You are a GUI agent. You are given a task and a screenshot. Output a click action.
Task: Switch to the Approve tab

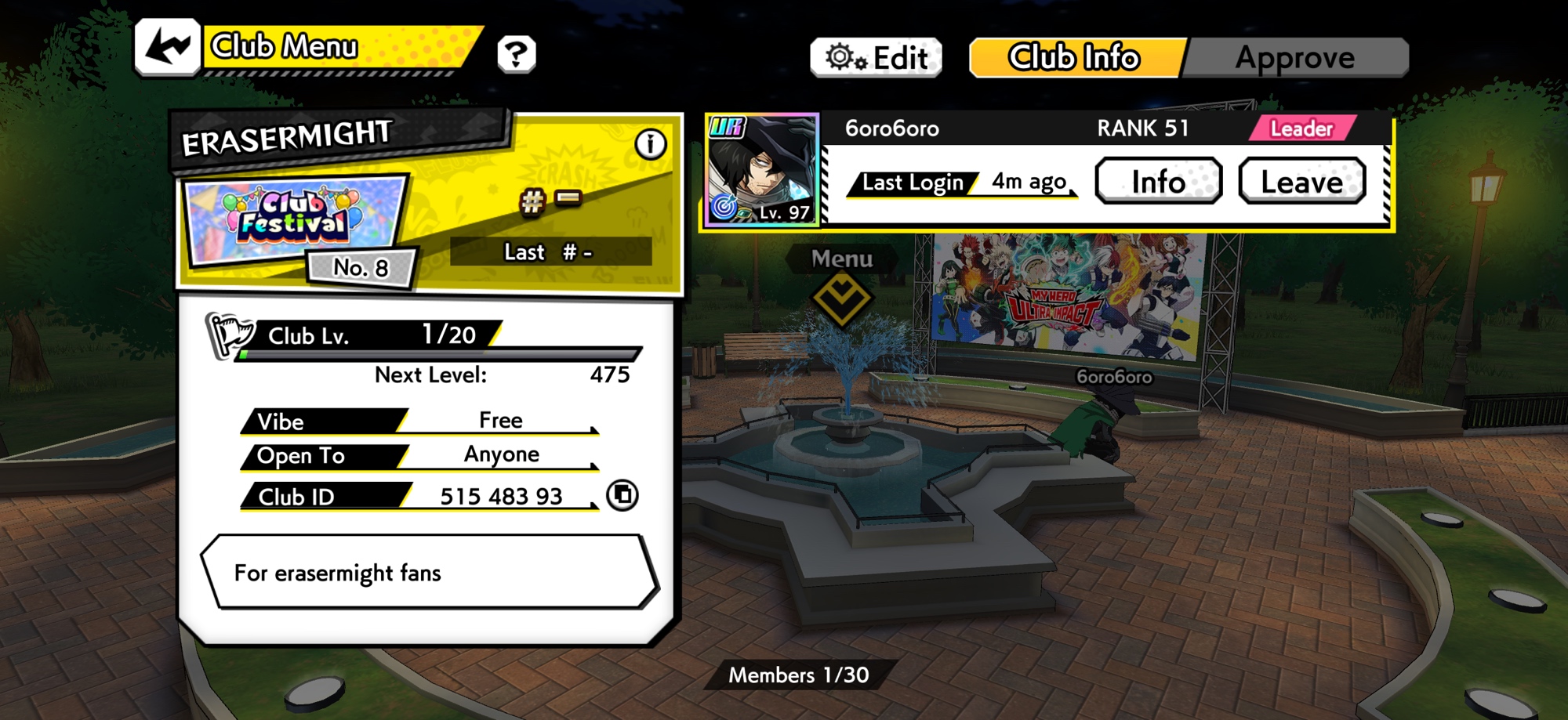(1295, 58)
